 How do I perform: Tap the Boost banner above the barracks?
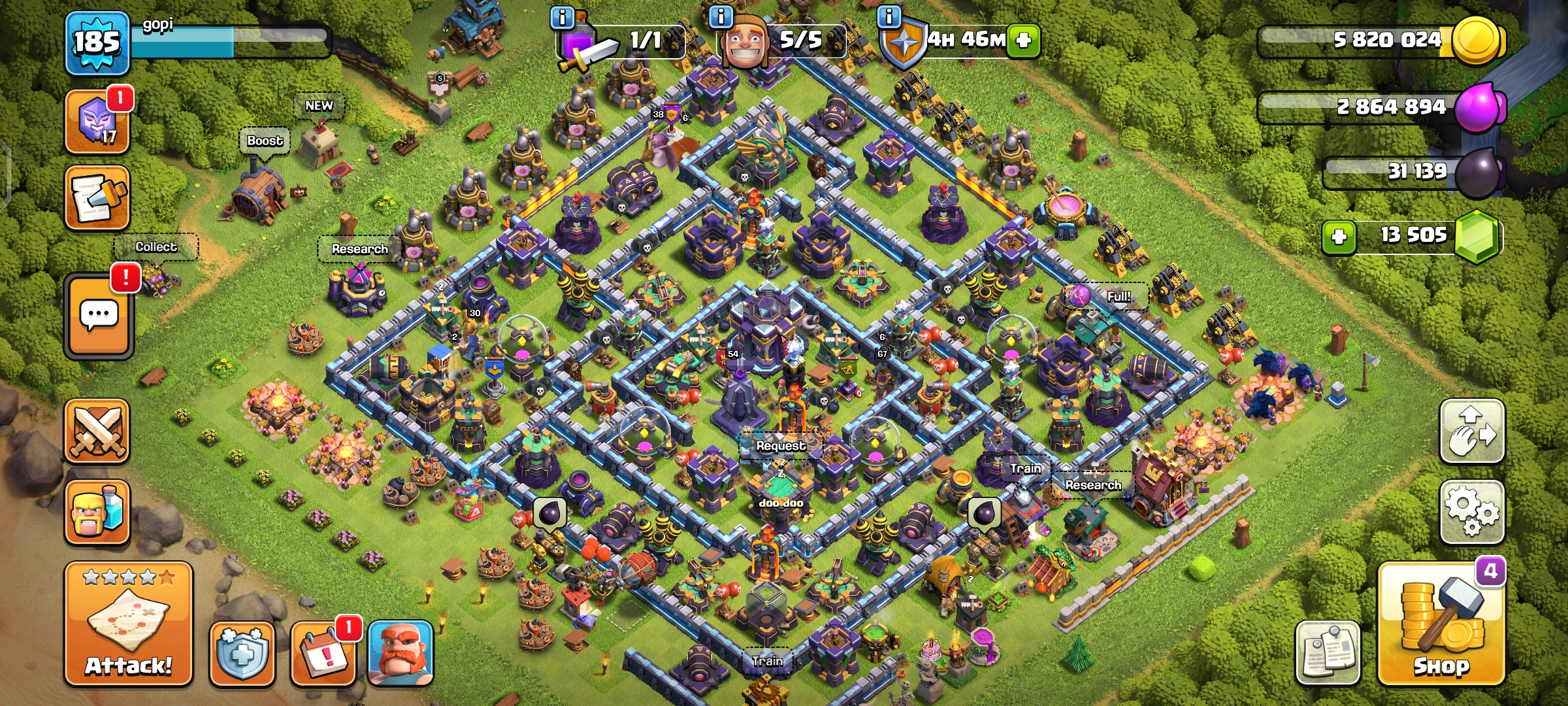pos(264,139)
